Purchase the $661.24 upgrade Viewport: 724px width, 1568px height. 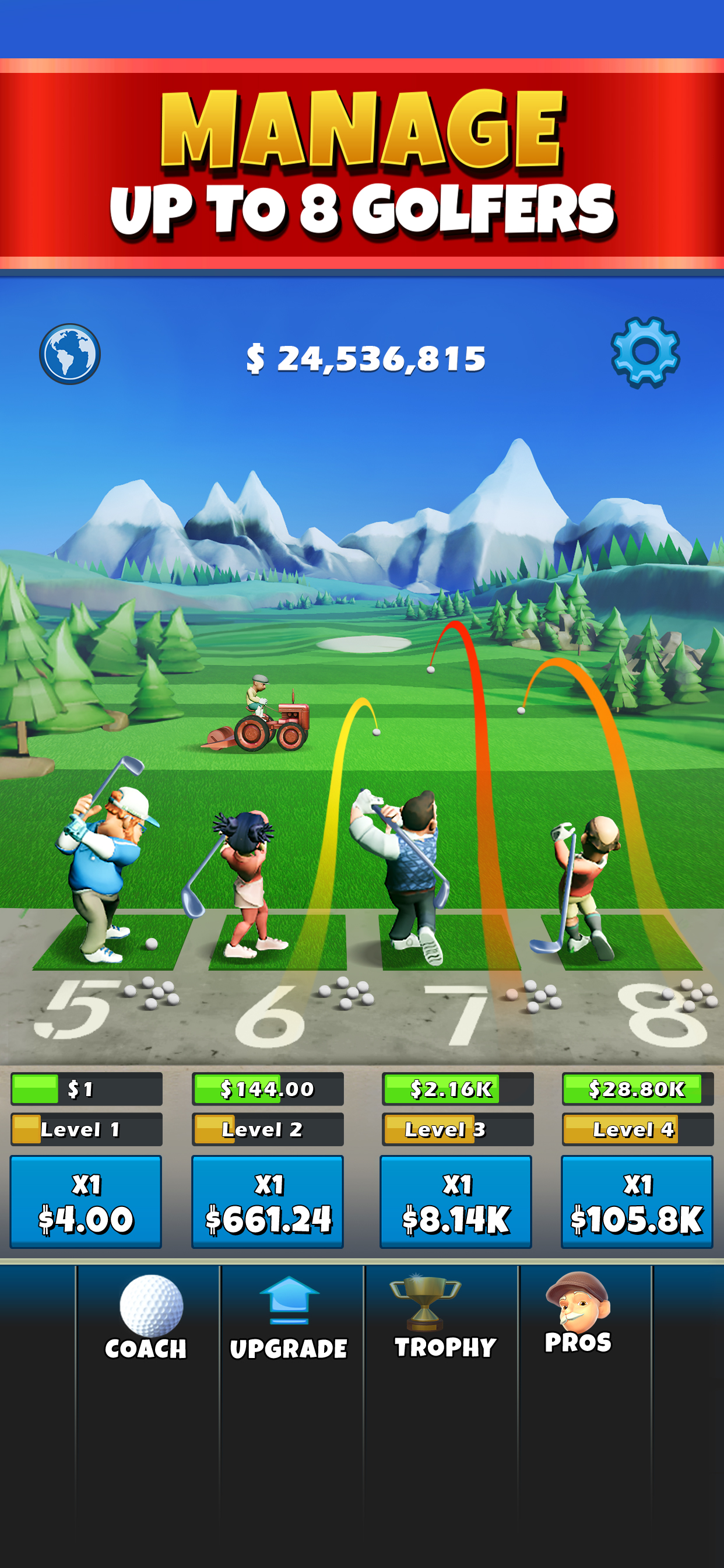(x=268, y=1201)
